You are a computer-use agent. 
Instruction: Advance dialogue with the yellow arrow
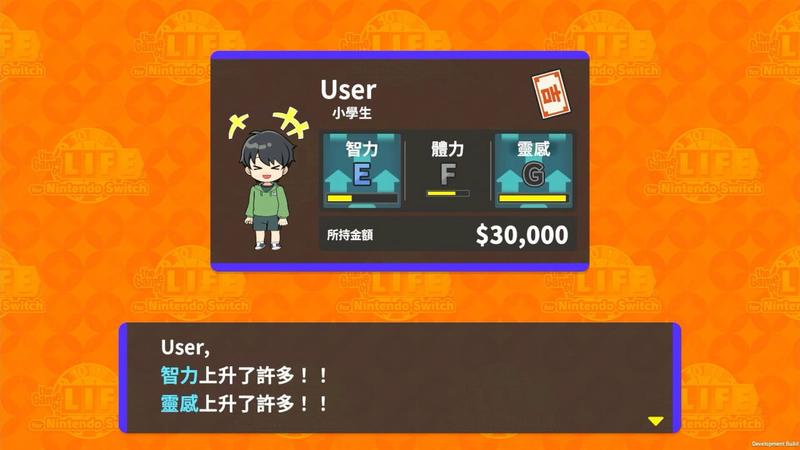pyautogui.click(x=655, y=421)
